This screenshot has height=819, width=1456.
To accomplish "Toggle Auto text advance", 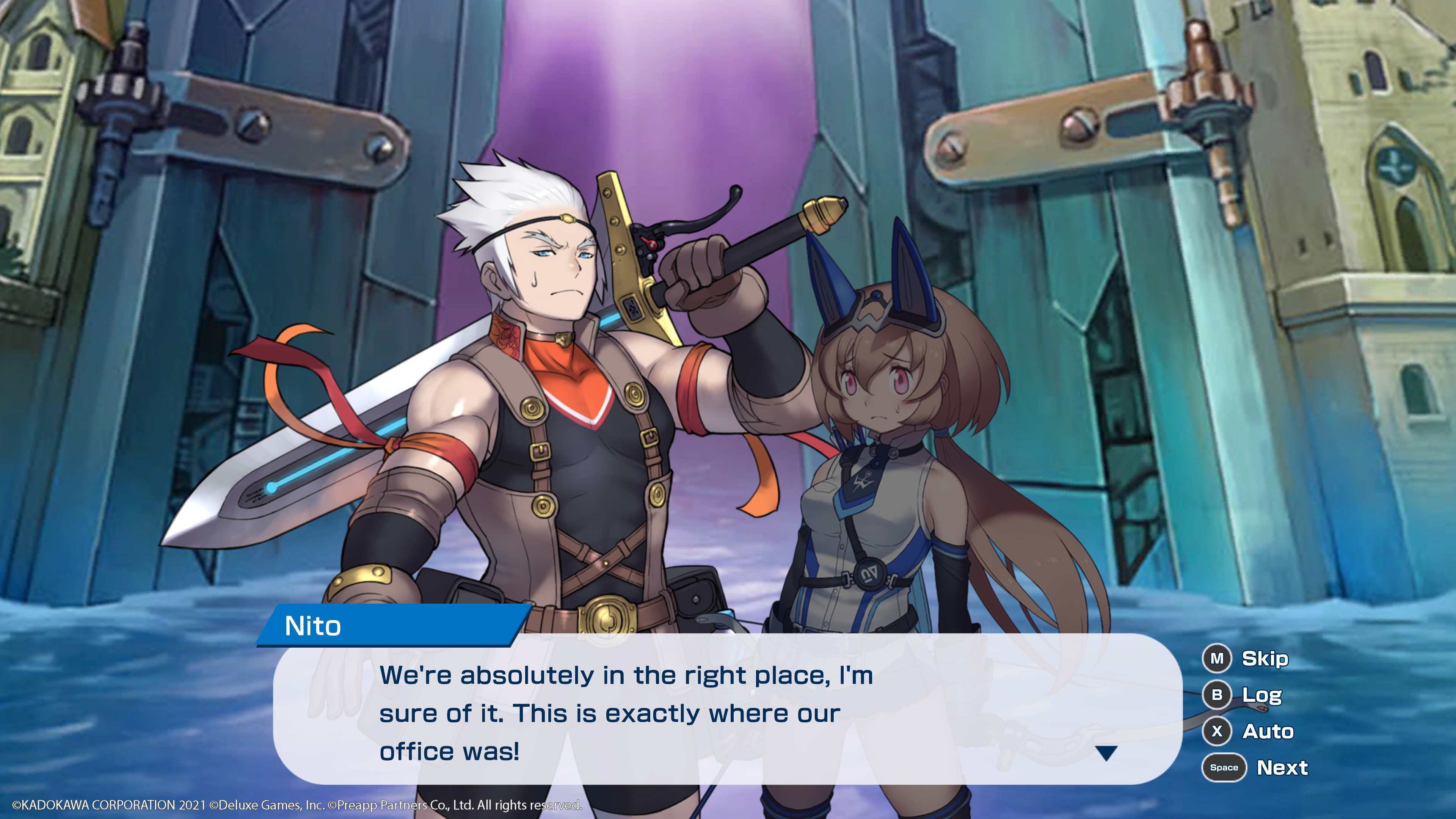I will point(1267,731).
